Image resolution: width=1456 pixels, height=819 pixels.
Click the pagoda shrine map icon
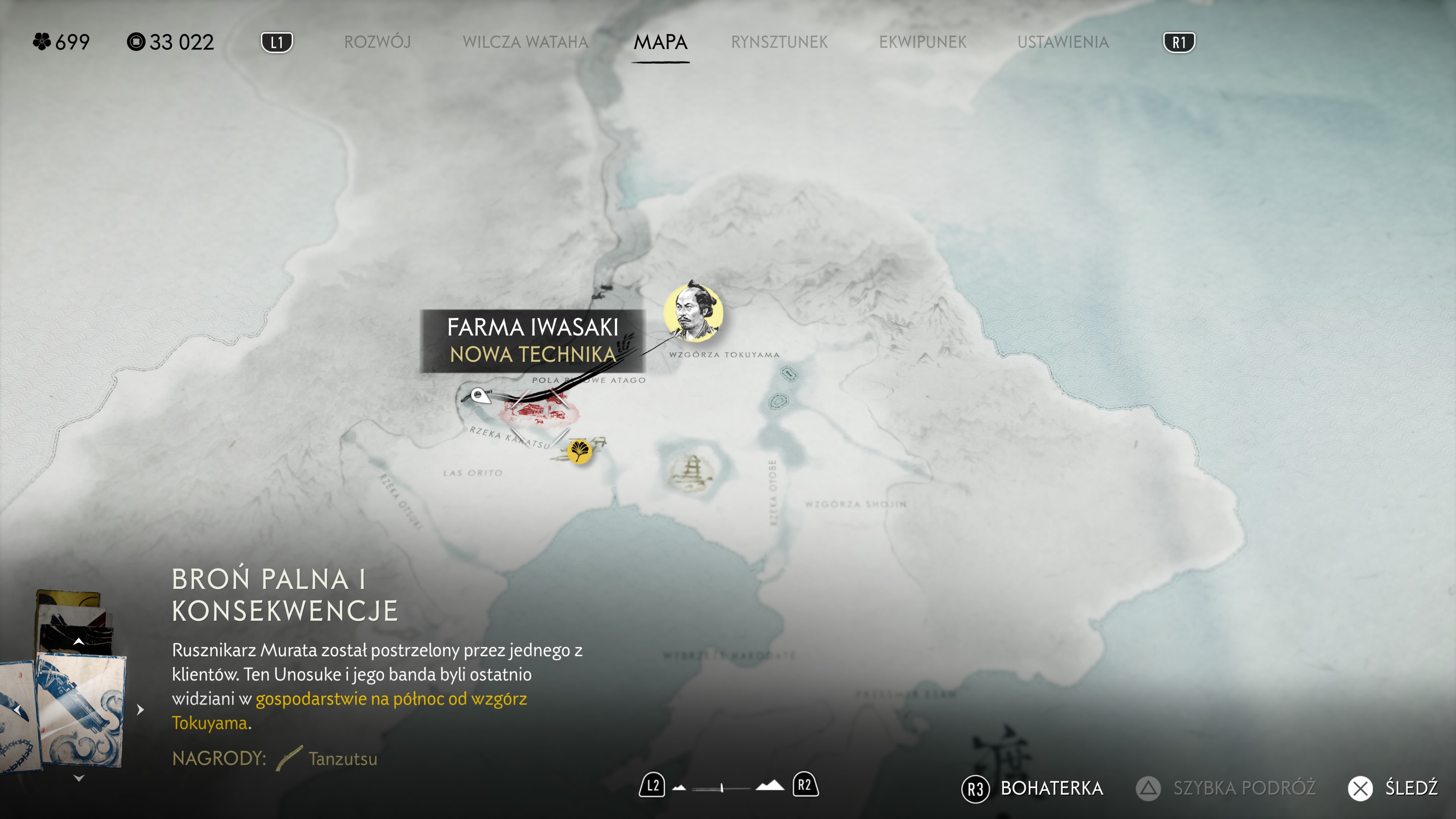click(691, 471)
